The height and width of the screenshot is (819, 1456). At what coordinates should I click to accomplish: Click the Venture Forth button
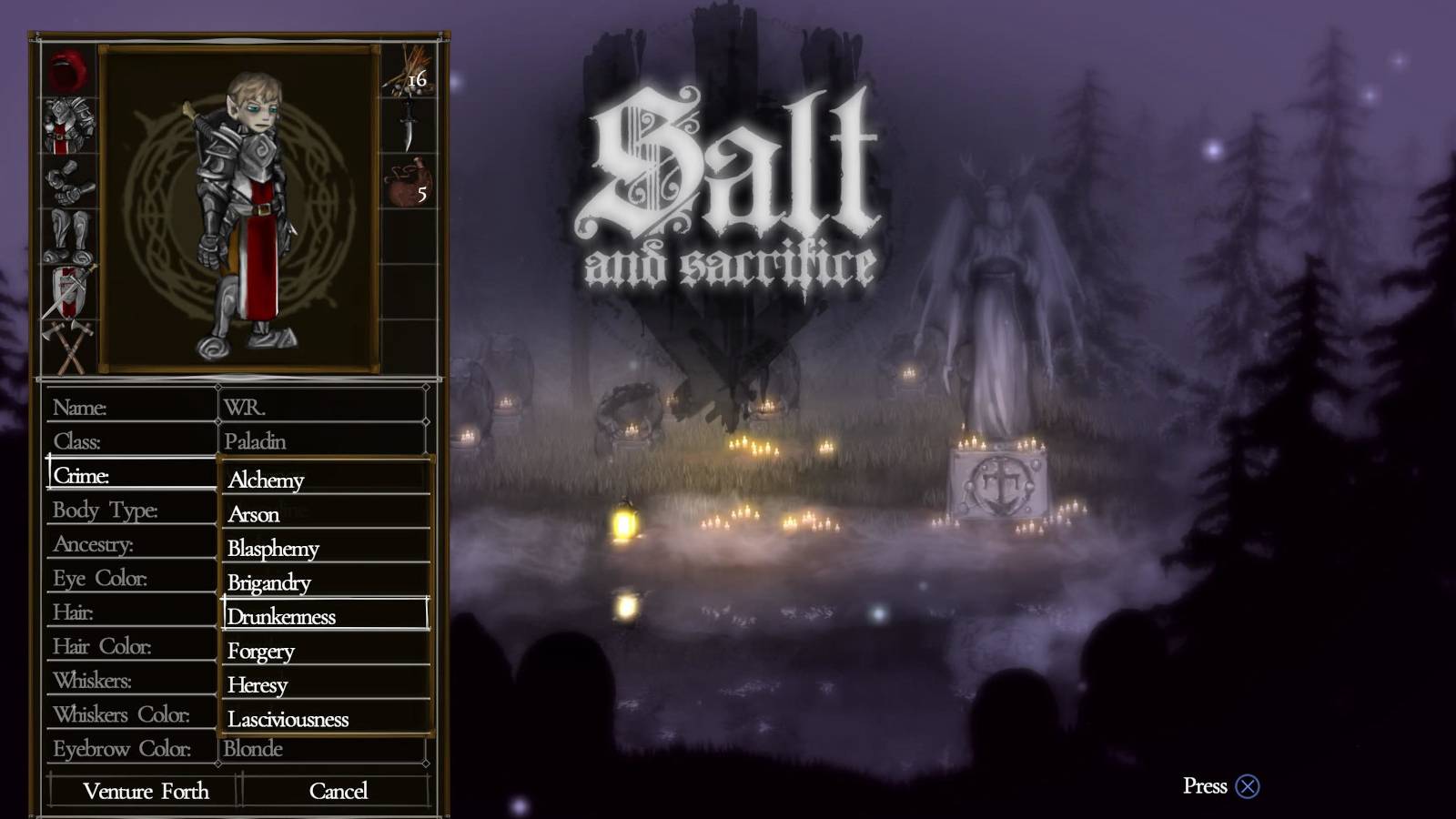click(x=144, y=791)
